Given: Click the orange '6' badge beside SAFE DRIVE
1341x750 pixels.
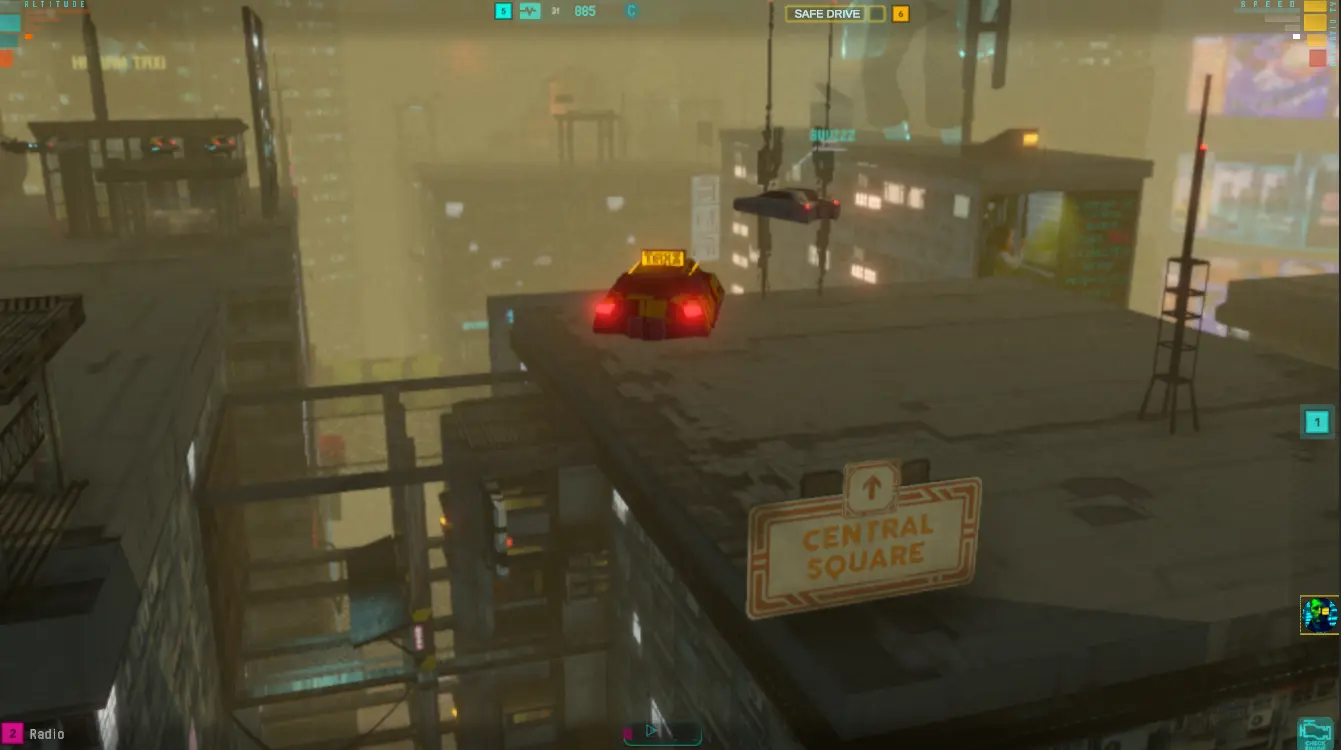Looking at the screenshot, I should (x=897, y=13).
